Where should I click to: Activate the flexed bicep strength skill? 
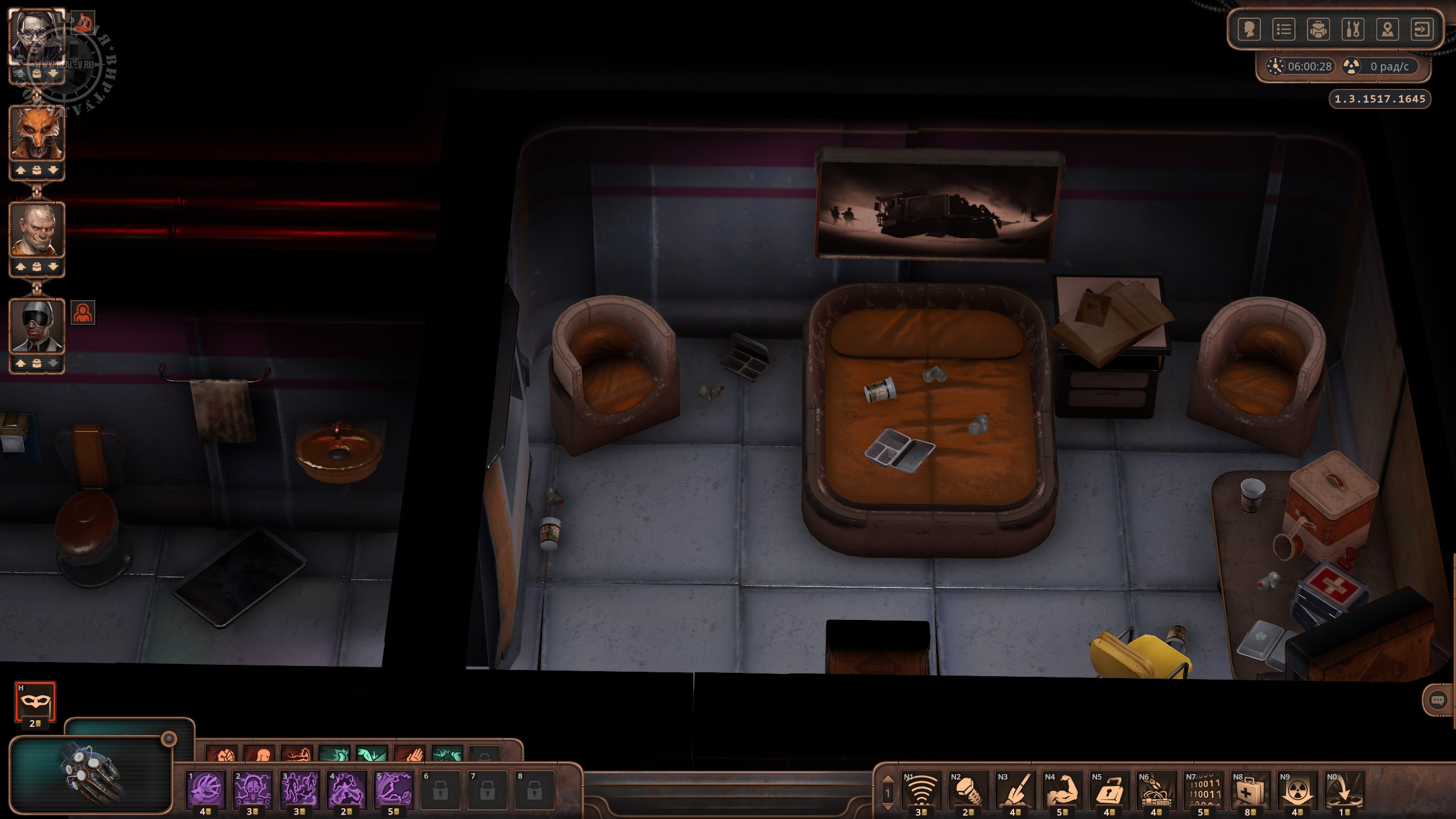1062,789
